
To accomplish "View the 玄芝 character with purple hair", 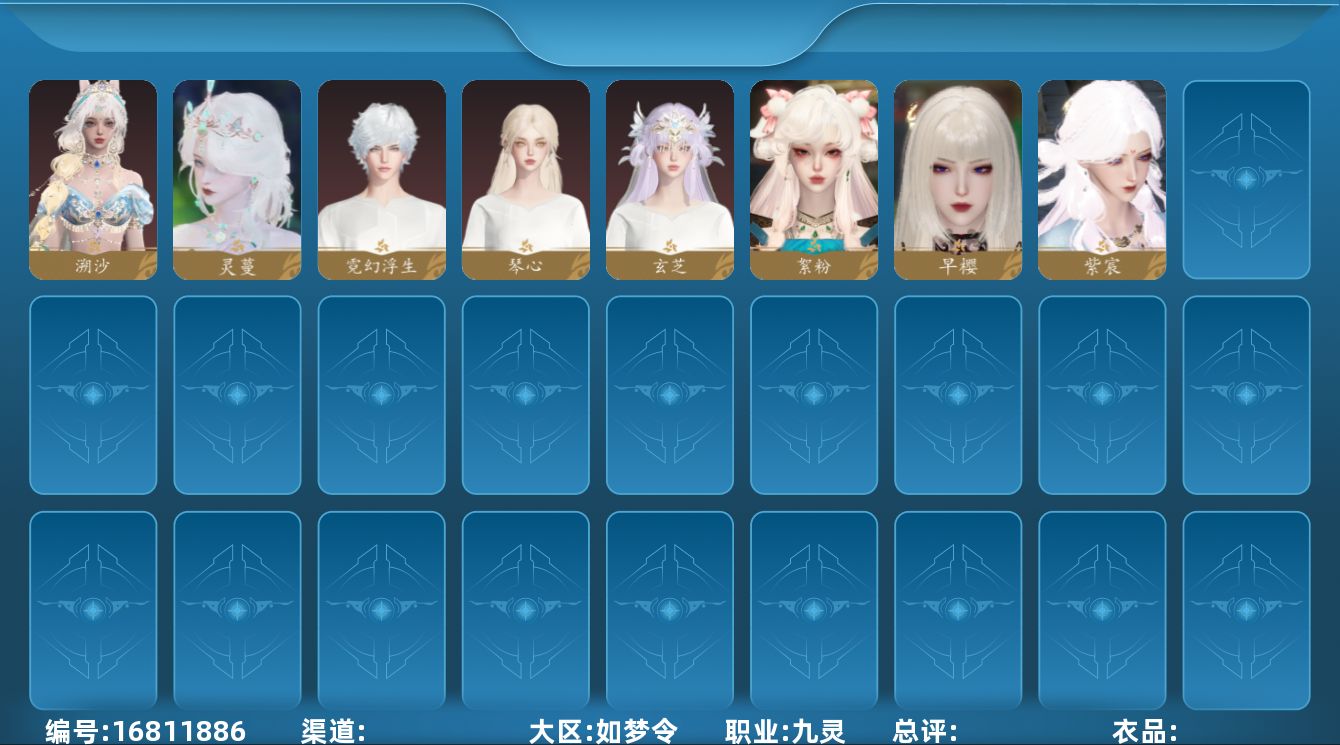I will coord(669,178).
